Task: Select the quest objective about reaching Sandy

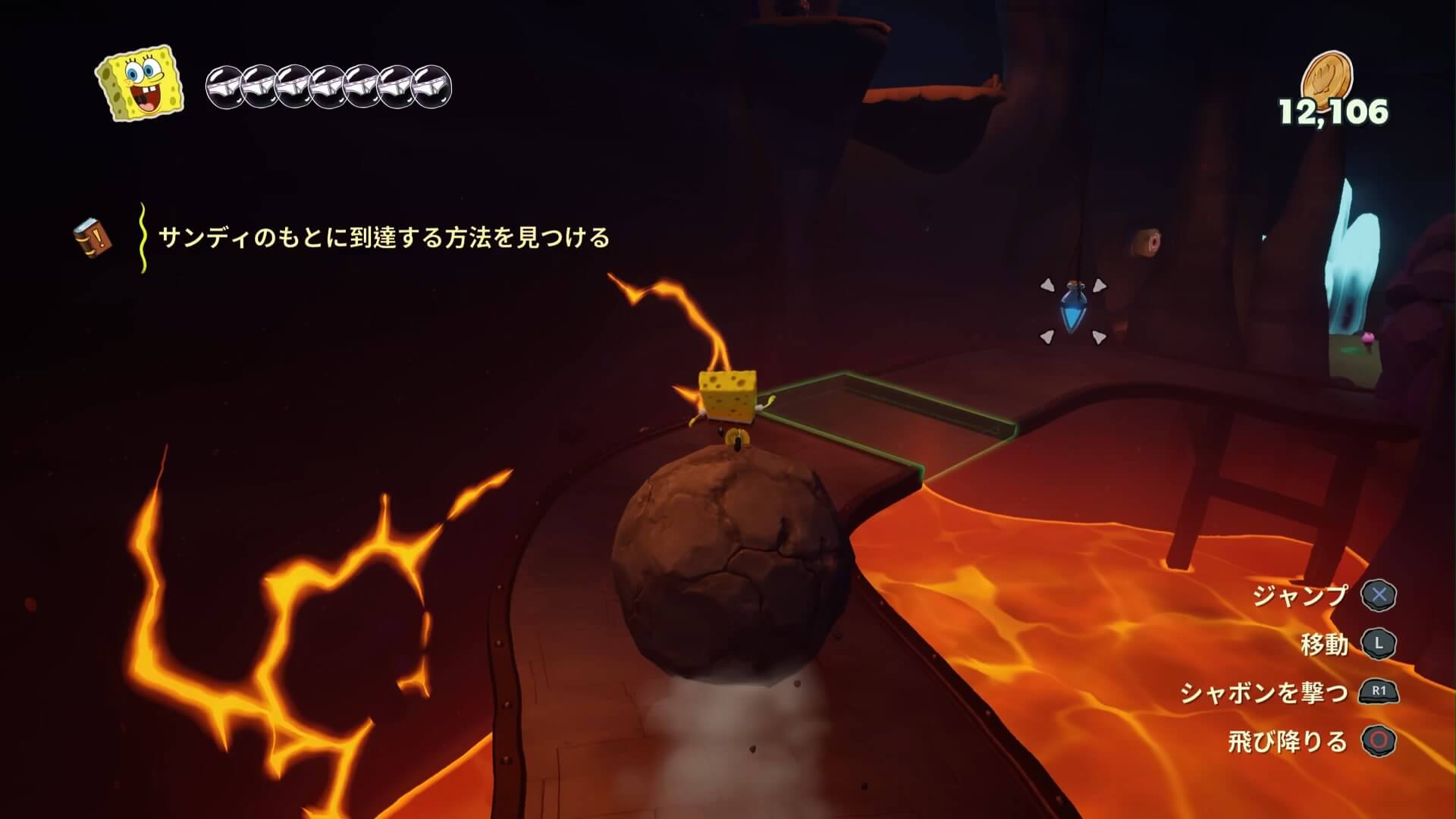Action: pos(384,238)
